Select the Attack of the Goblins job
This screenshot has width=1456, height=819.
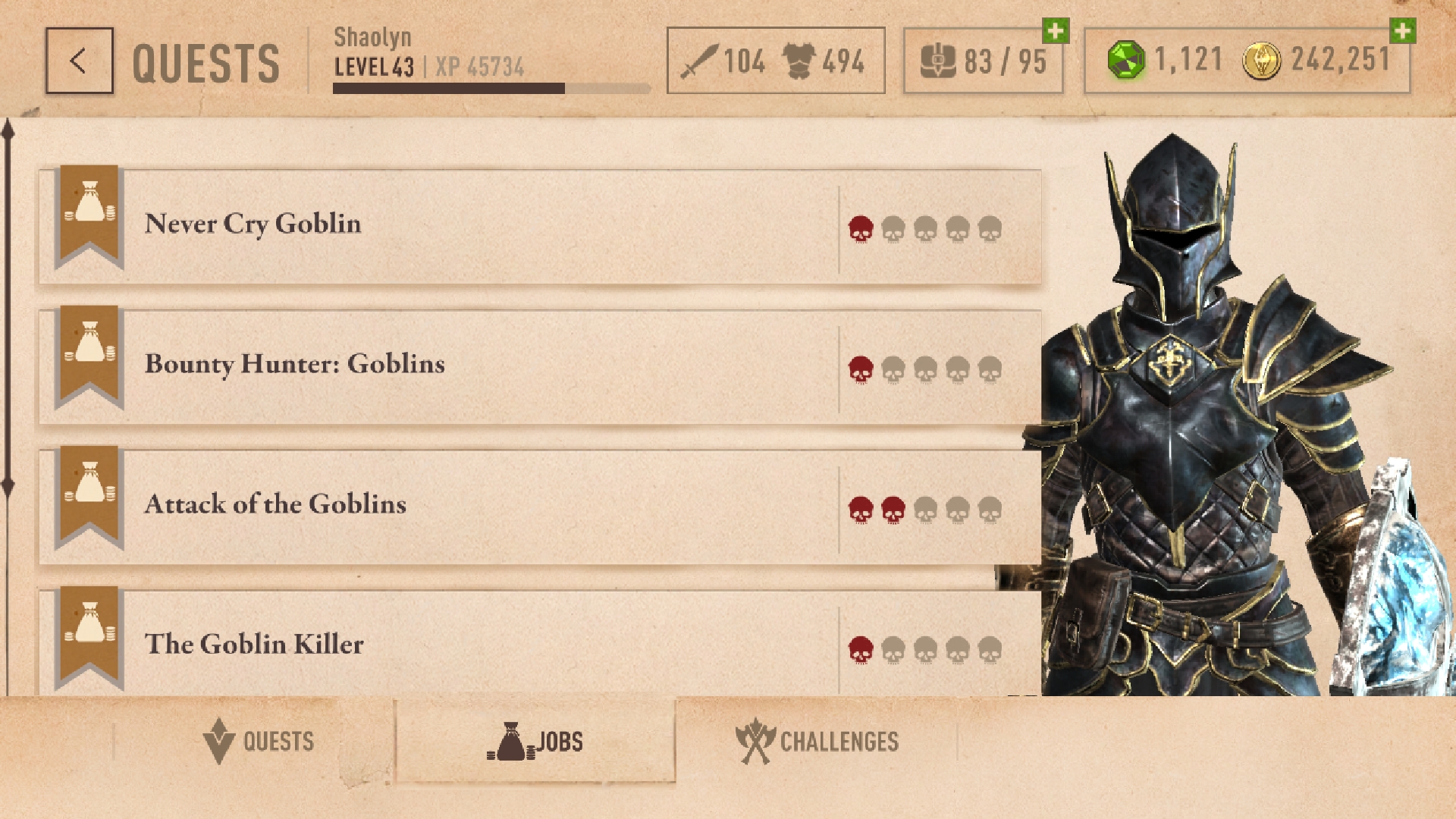tap(531, 504)
